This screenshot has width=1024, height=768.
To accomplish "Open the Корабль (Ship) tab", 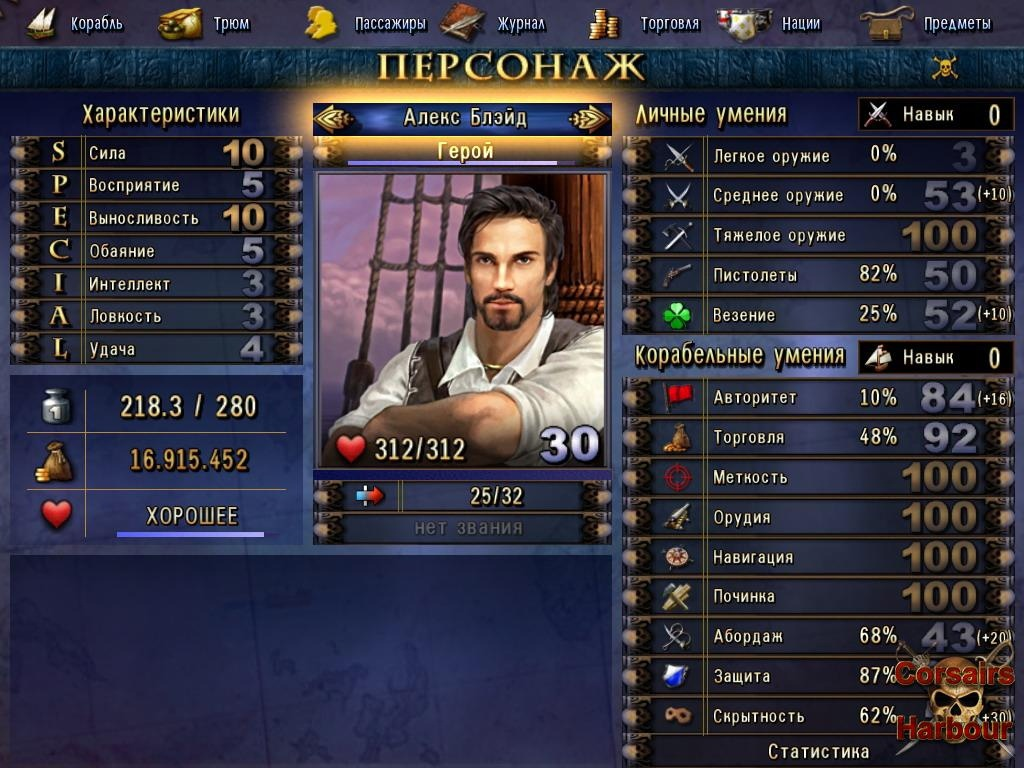I will 75,23.
